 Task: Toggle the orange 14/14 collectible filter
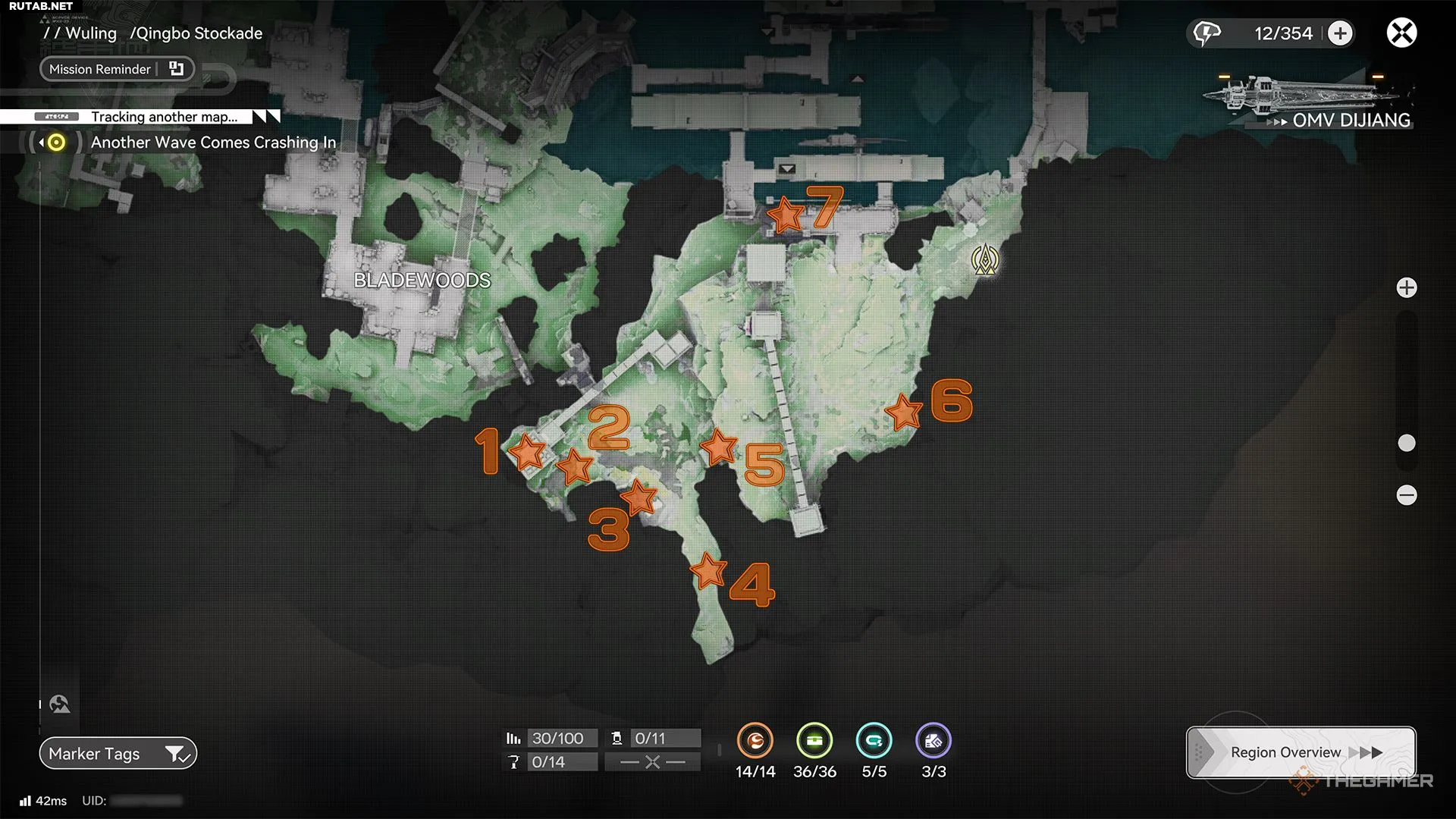(x=755, y=741)
